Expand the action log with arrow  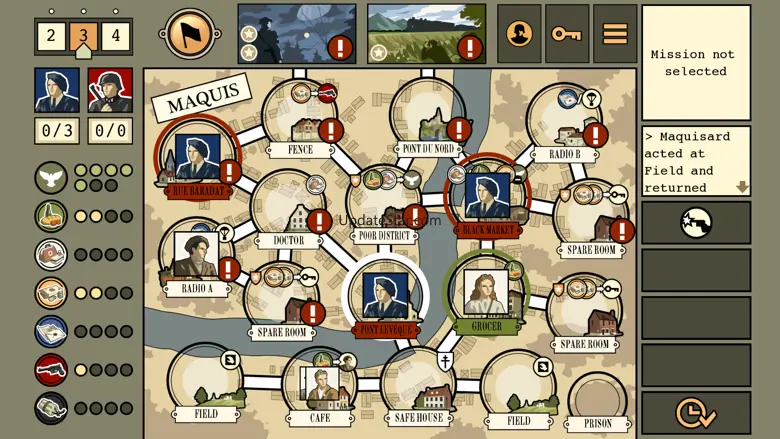[742, 187]
